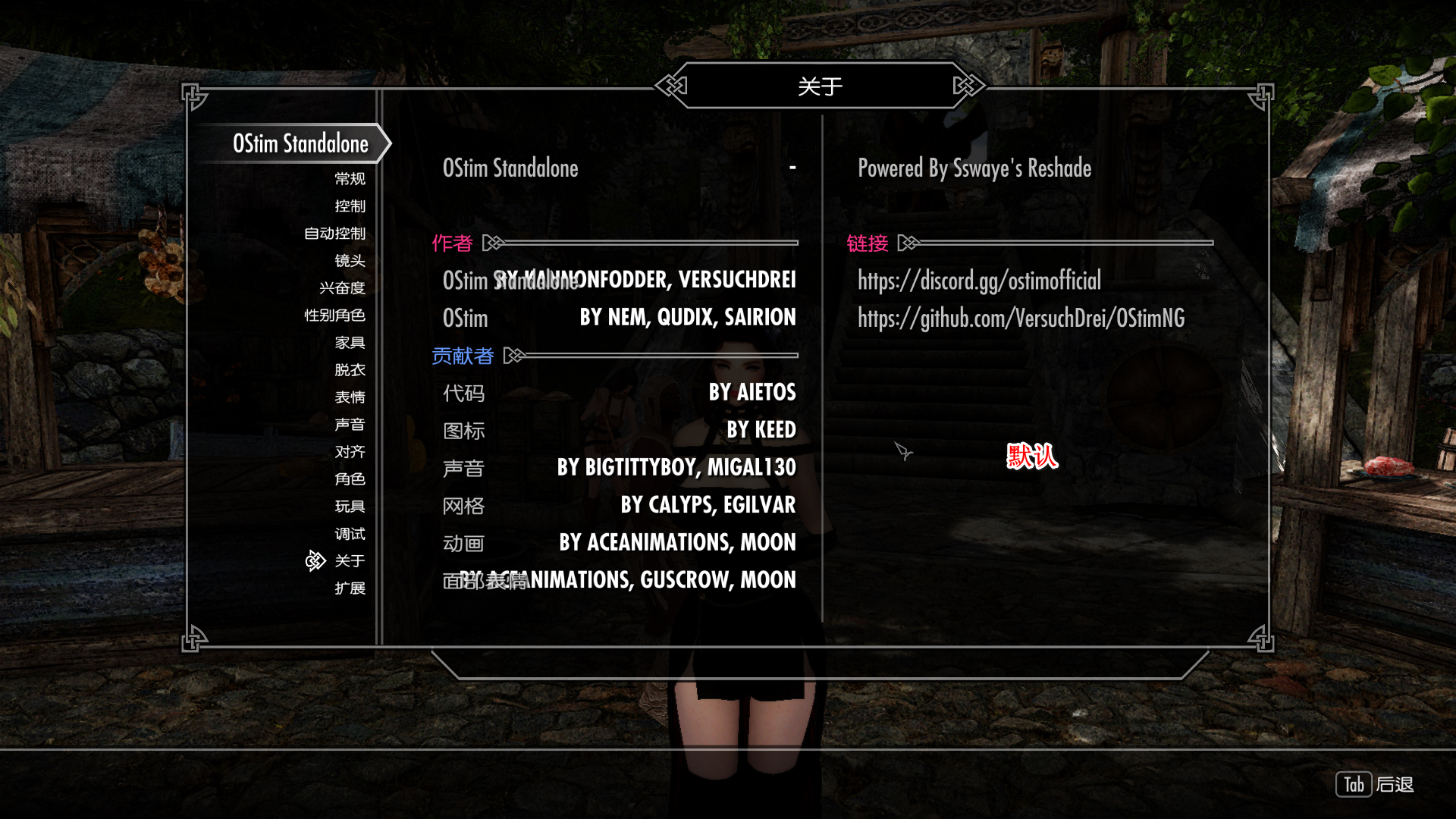Image resolution: width=1456 pixels, height=819 pixels.
Task: Choose the 声音 page in sidebar
Action: click(350, 425)
